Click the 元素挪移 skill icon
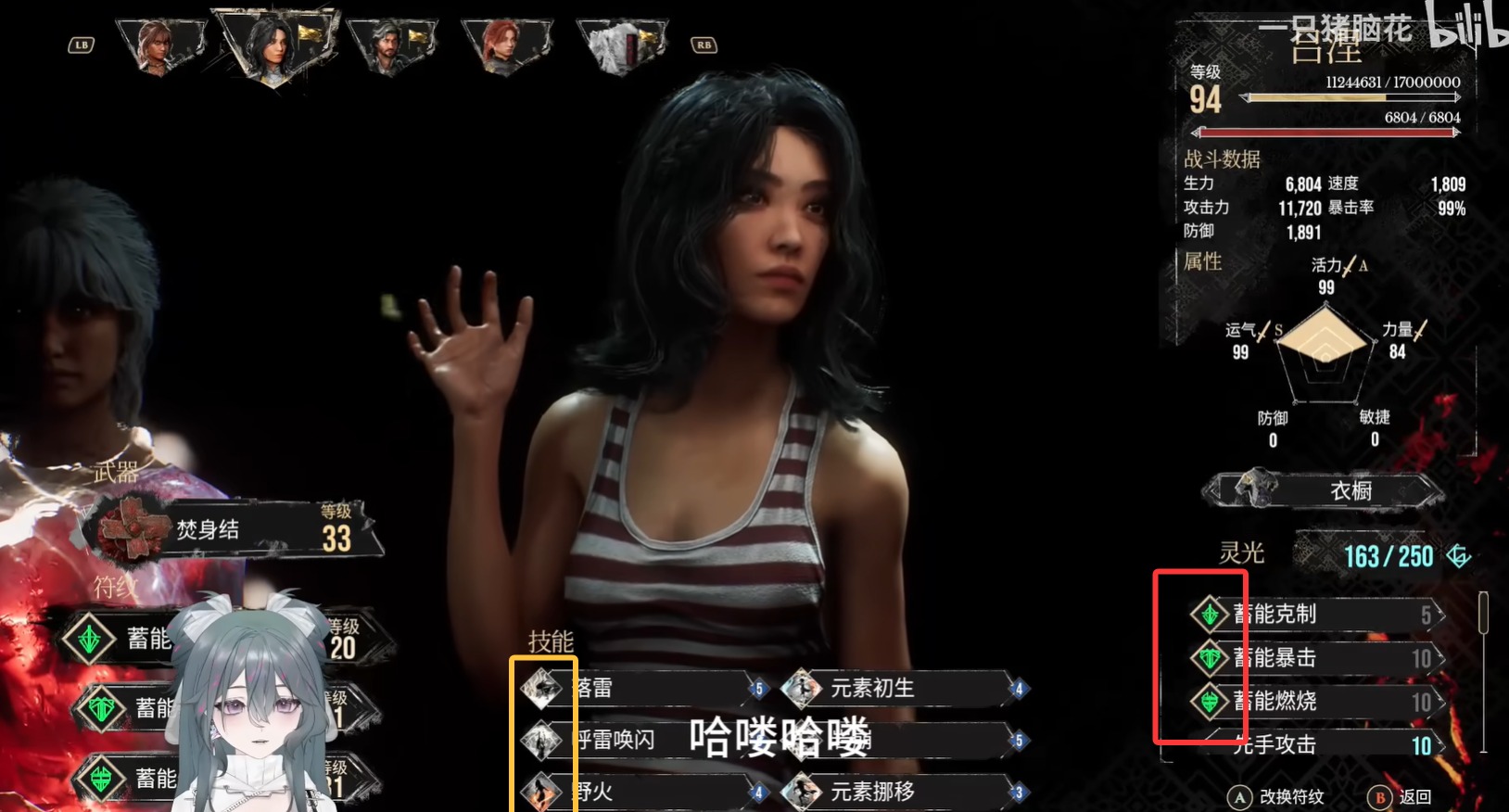 pyautogui.click(x=803, y=792)
